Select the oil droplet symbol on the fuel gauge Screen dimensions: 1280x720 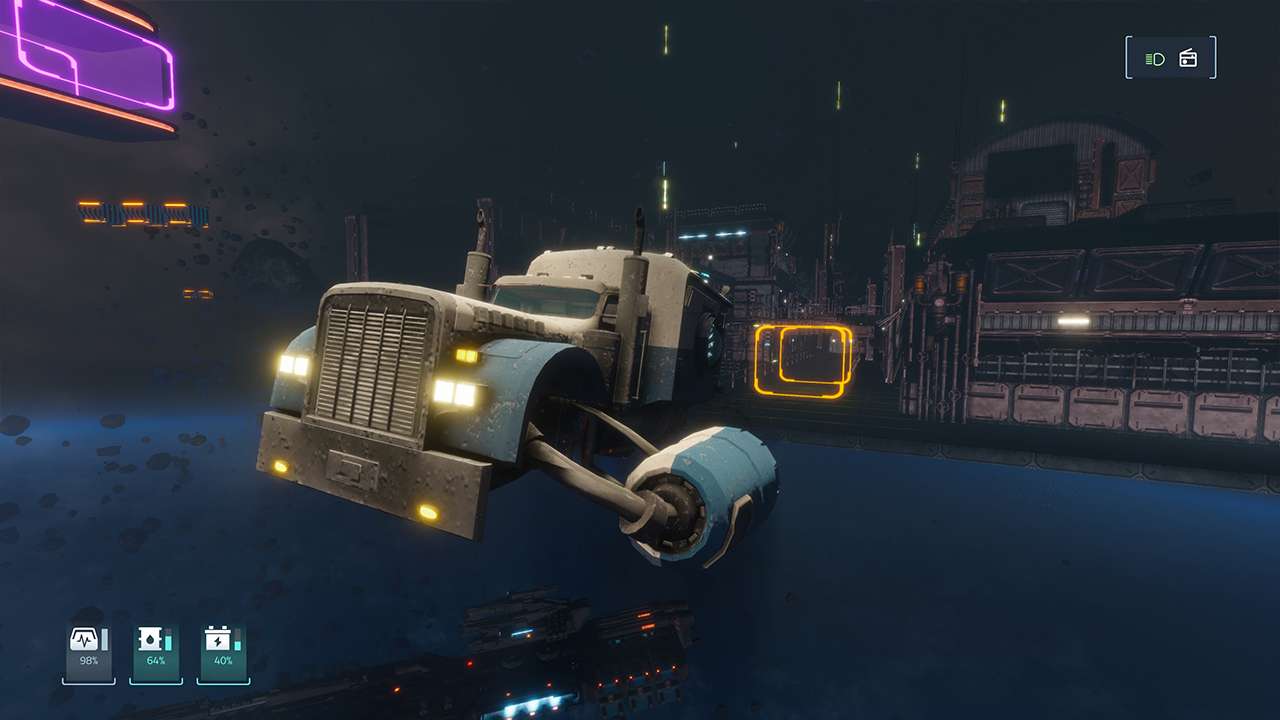pos(150,641)
